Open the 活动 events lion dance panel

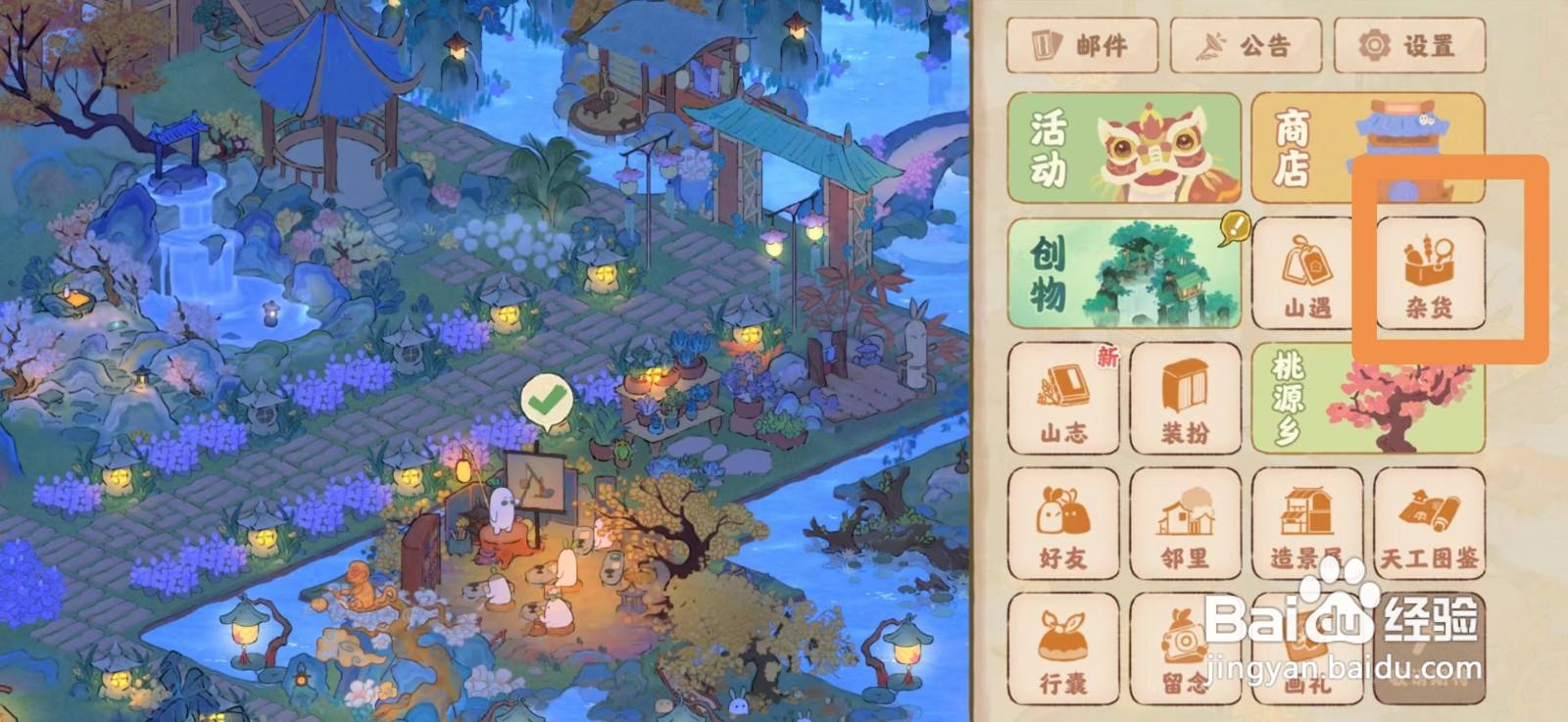[1125, 149]
